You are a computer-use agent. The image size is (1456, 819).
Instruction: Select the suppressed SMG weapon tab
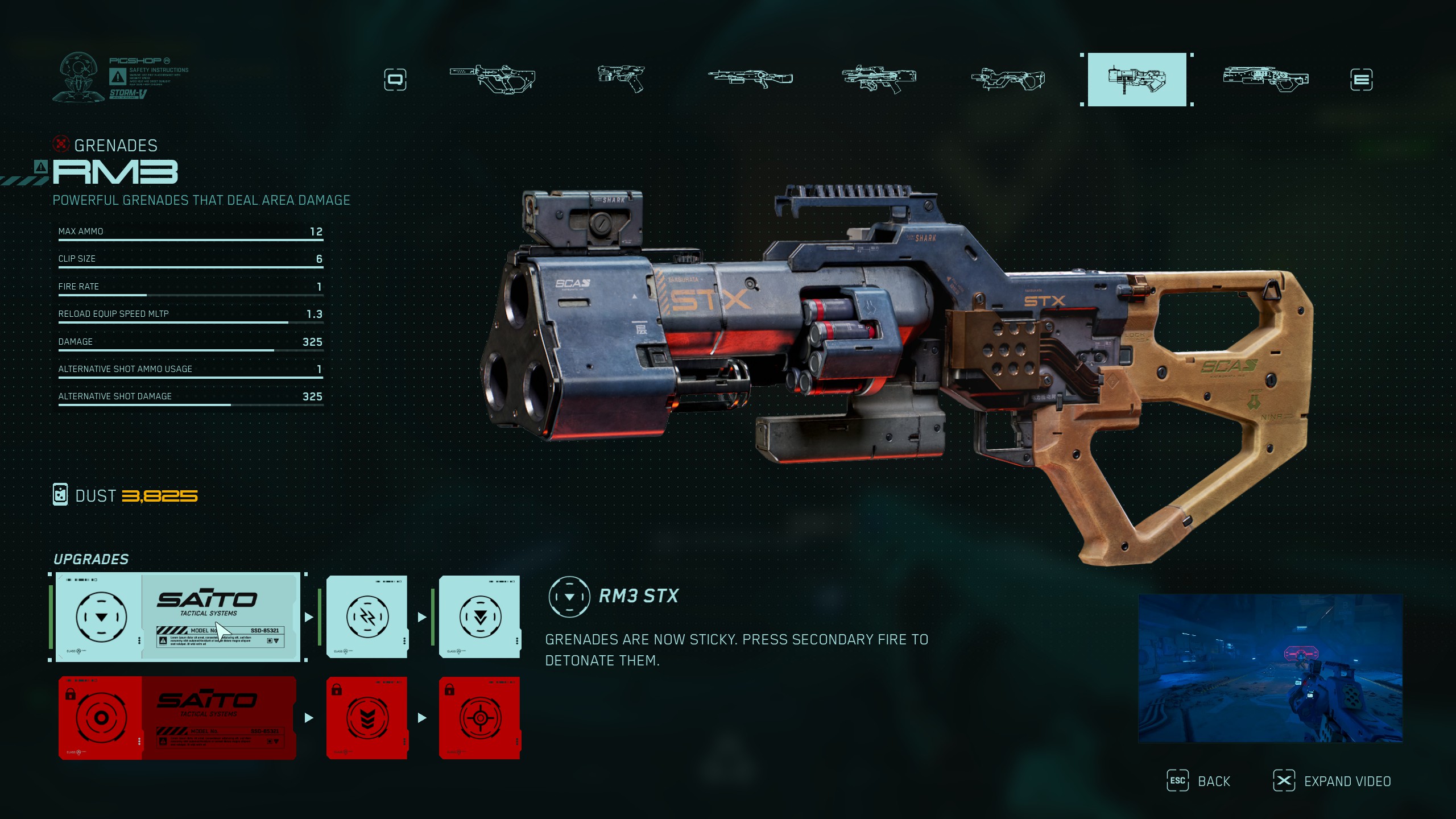click(x=493, y=79)
